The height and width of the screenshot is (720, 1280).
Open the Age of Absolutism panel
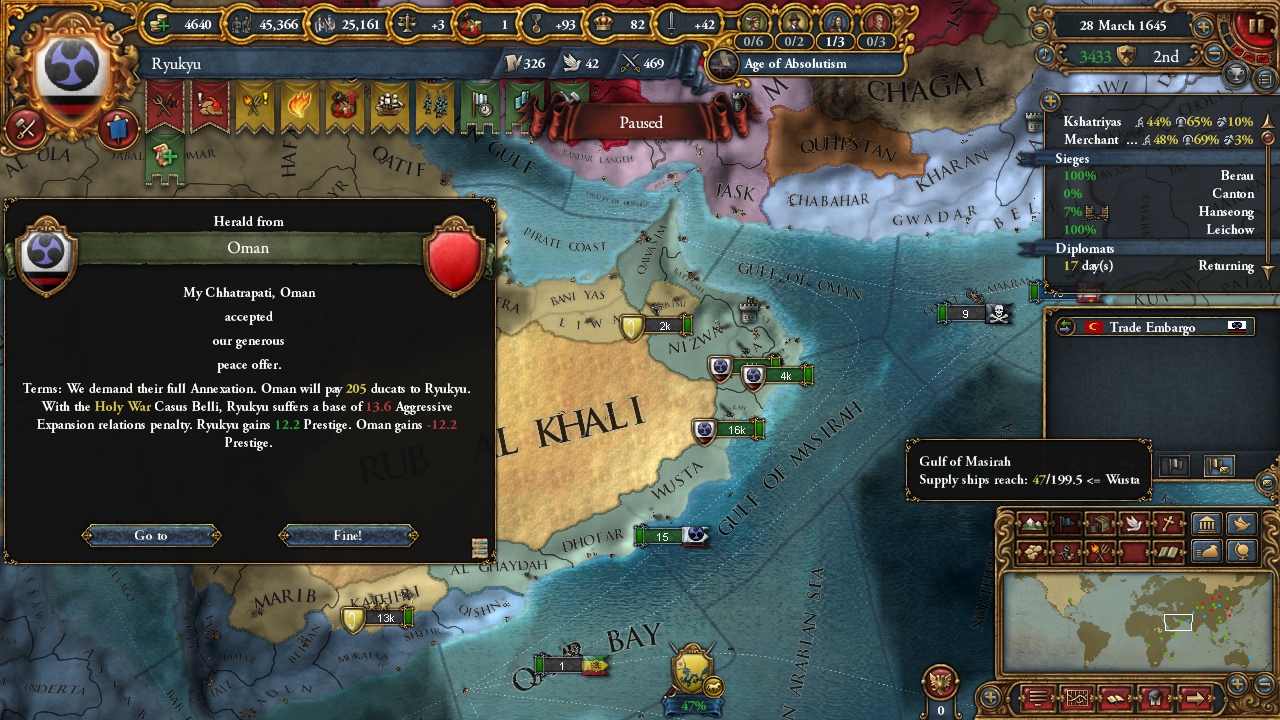pos(795,64)
